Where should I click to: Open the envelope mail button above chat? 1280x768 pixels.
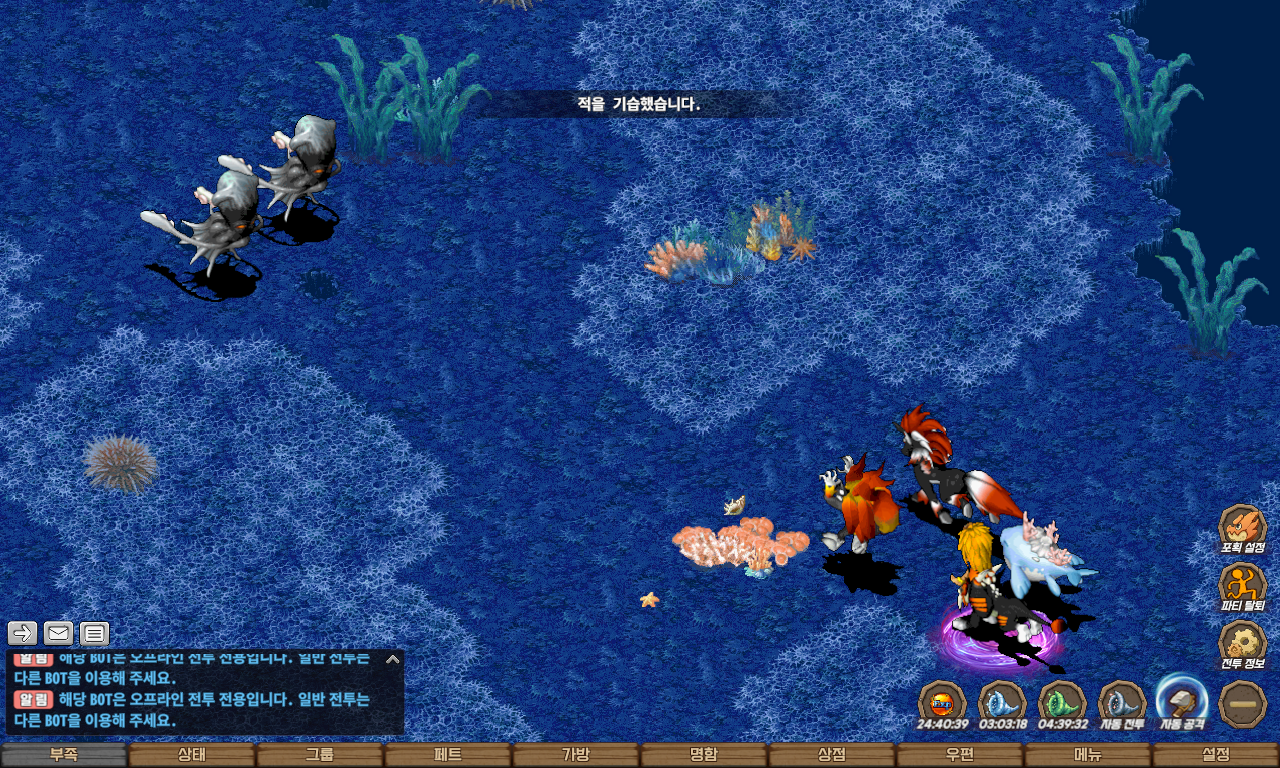59,633
